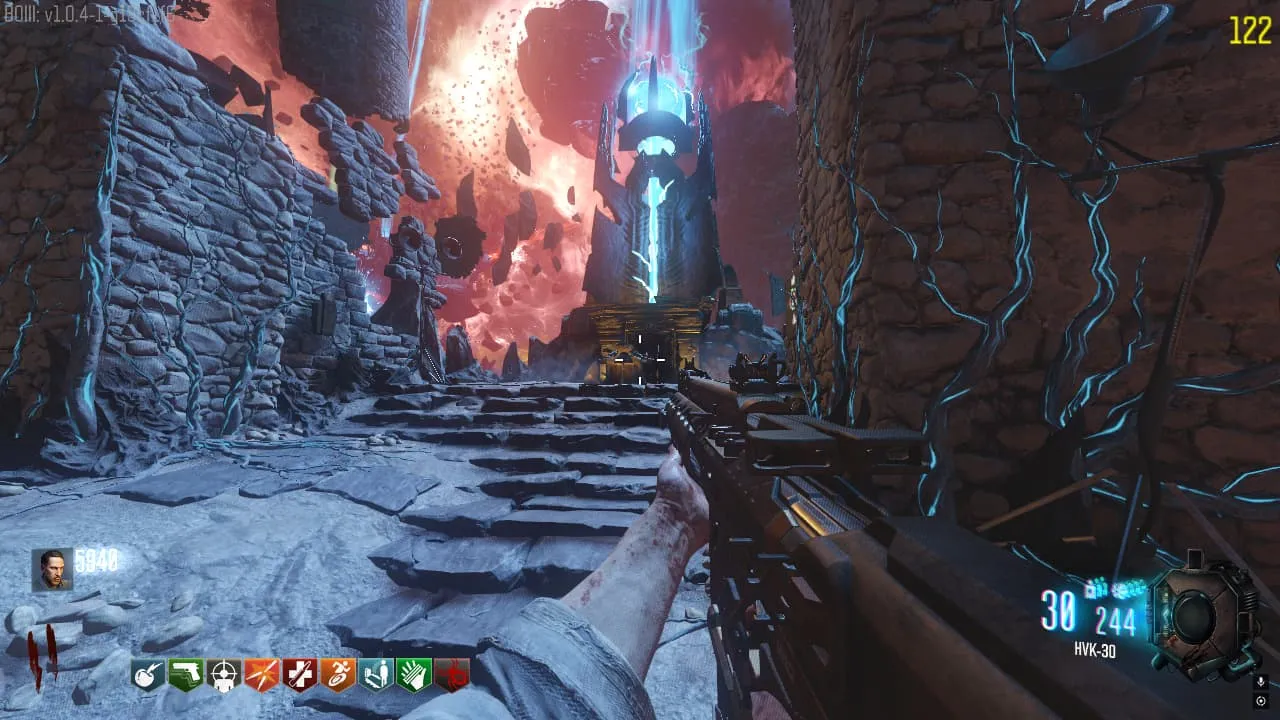Select the Double Tap perk icon
Screen dimensions: 1280x720
(x=261, y=676)
